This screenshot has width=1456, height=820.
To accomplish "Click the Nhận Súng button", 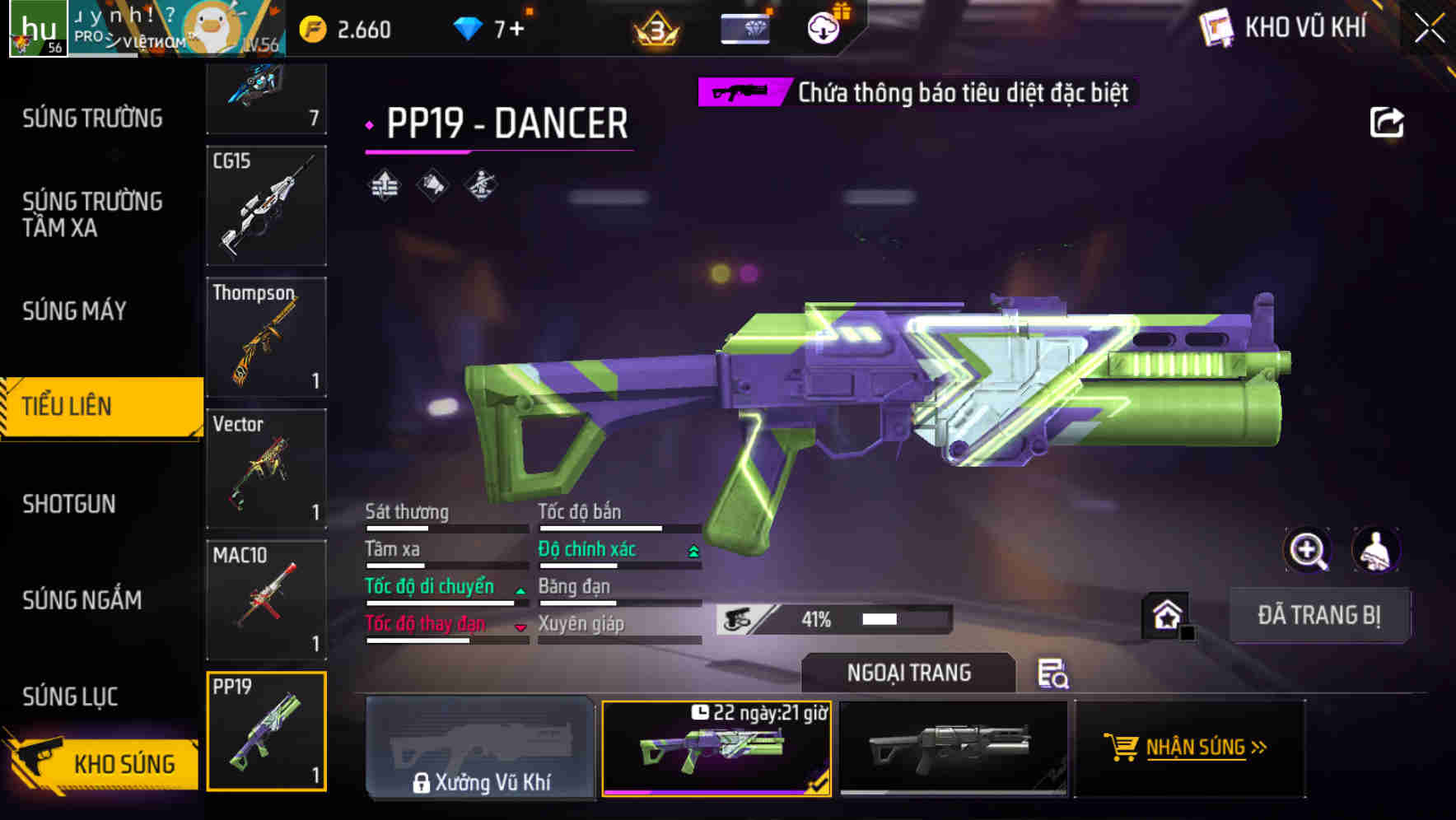I will point(1188,748).
